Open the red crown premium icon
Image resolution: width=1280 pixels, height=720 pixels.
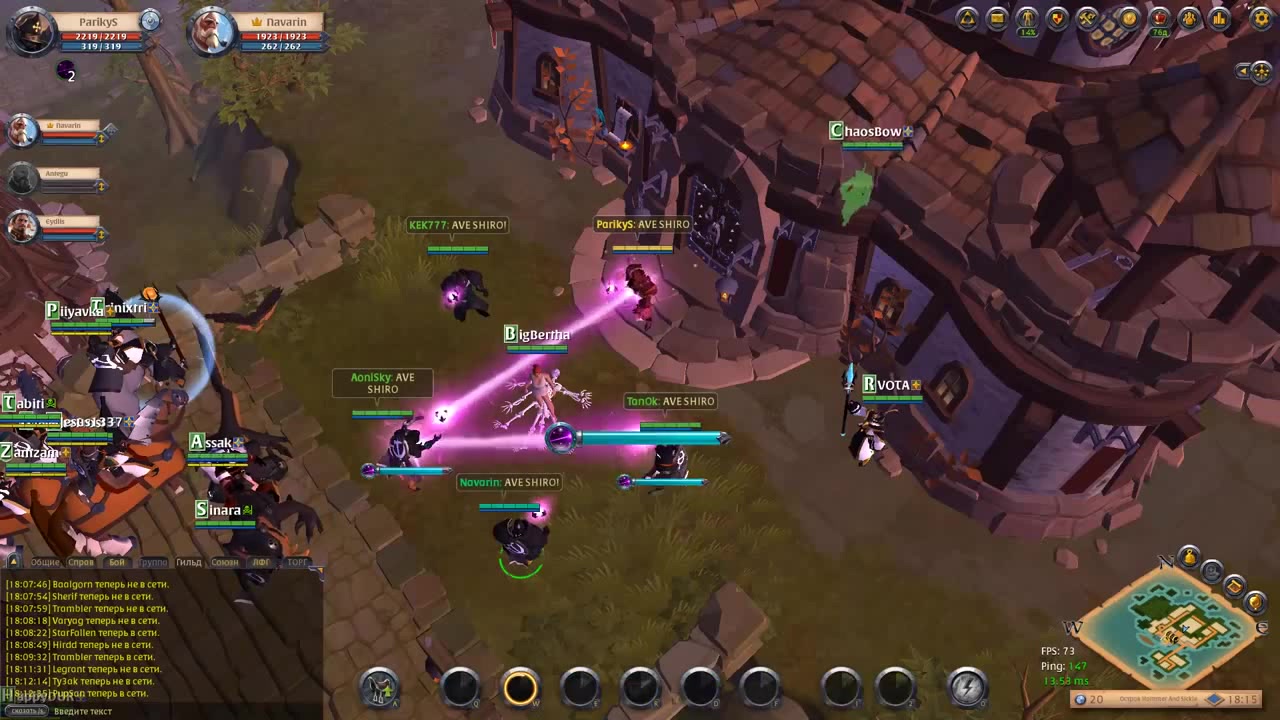[1159, 18]
